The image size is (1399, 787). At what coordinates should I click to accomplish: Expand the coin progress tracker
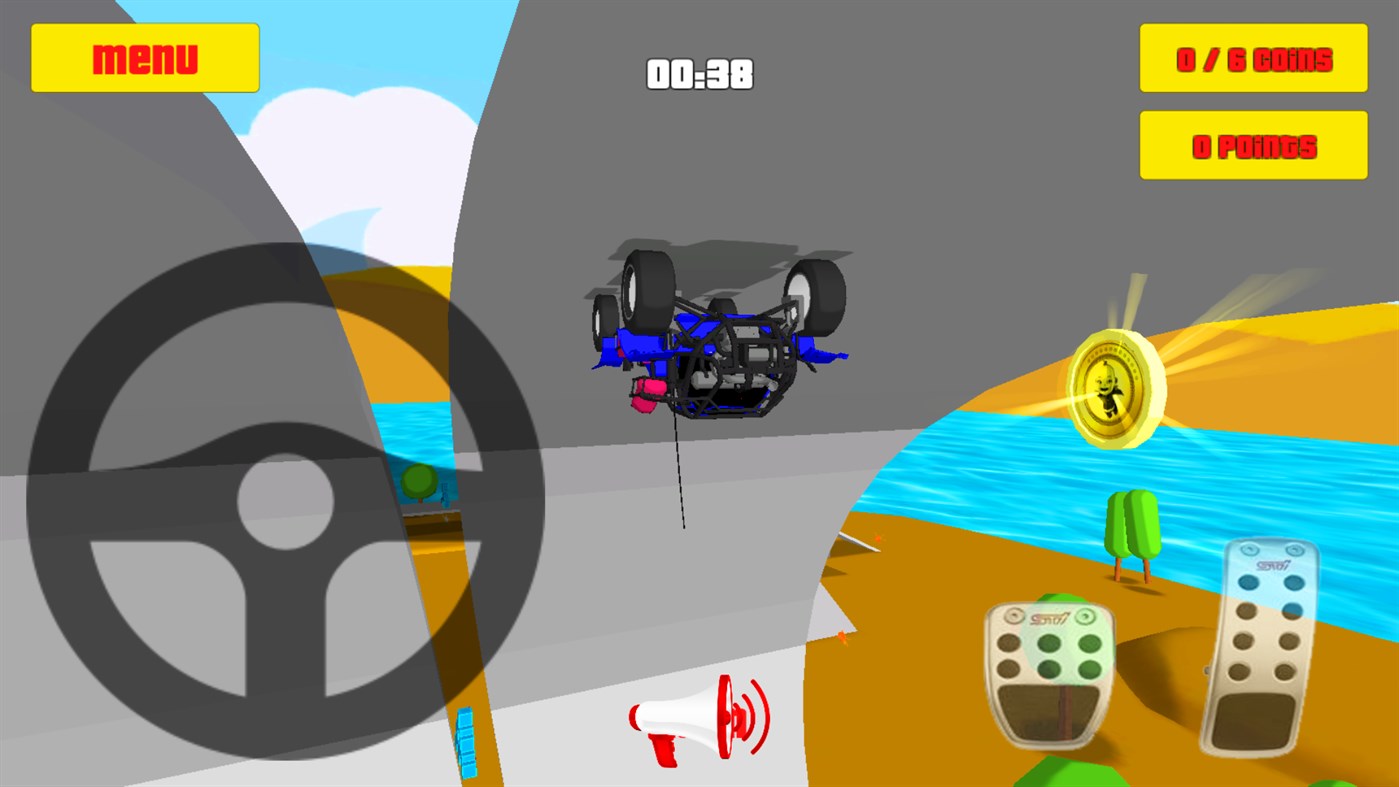1252,58
